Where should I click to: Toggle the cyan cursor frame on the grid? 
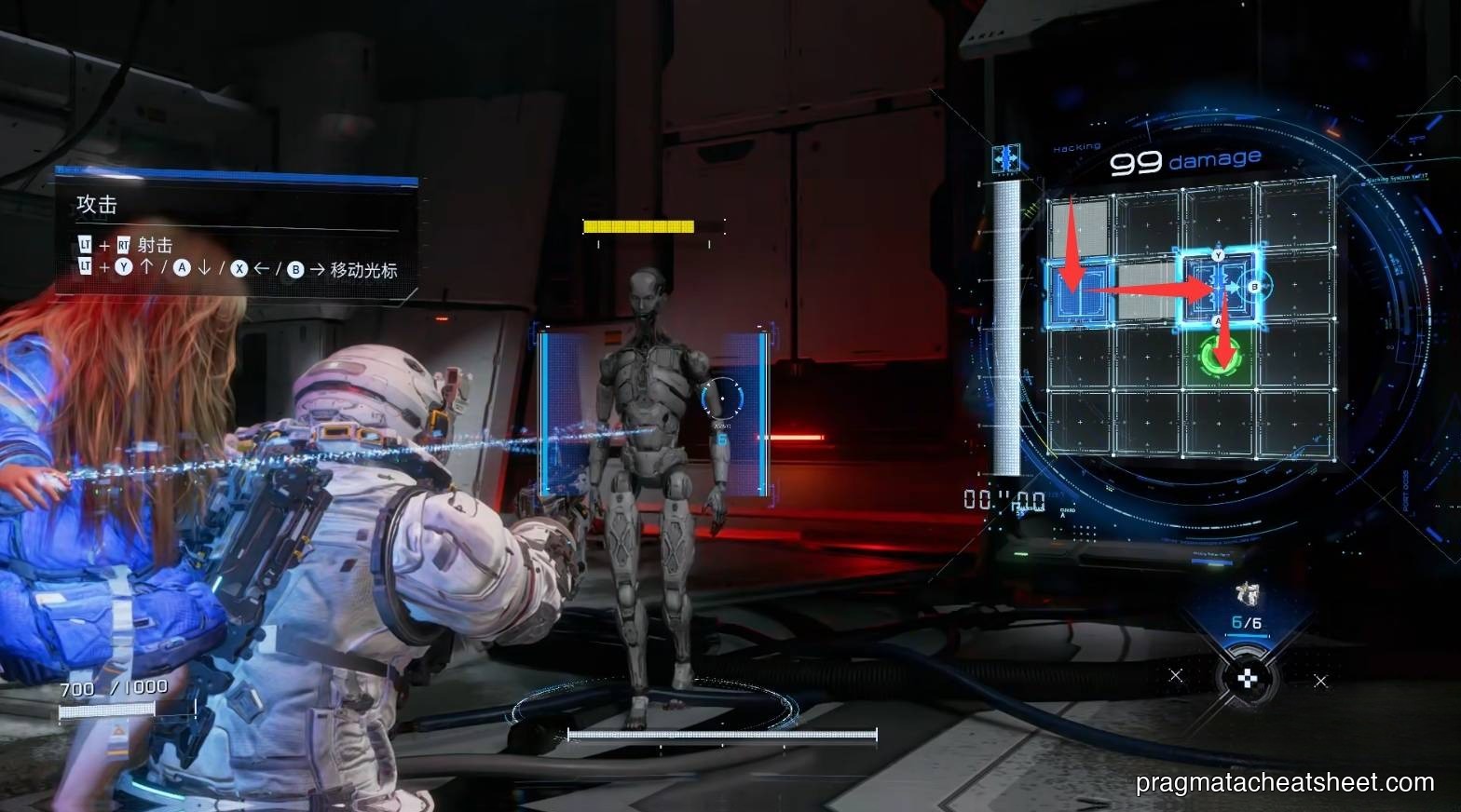click(x=1216, y=289)
